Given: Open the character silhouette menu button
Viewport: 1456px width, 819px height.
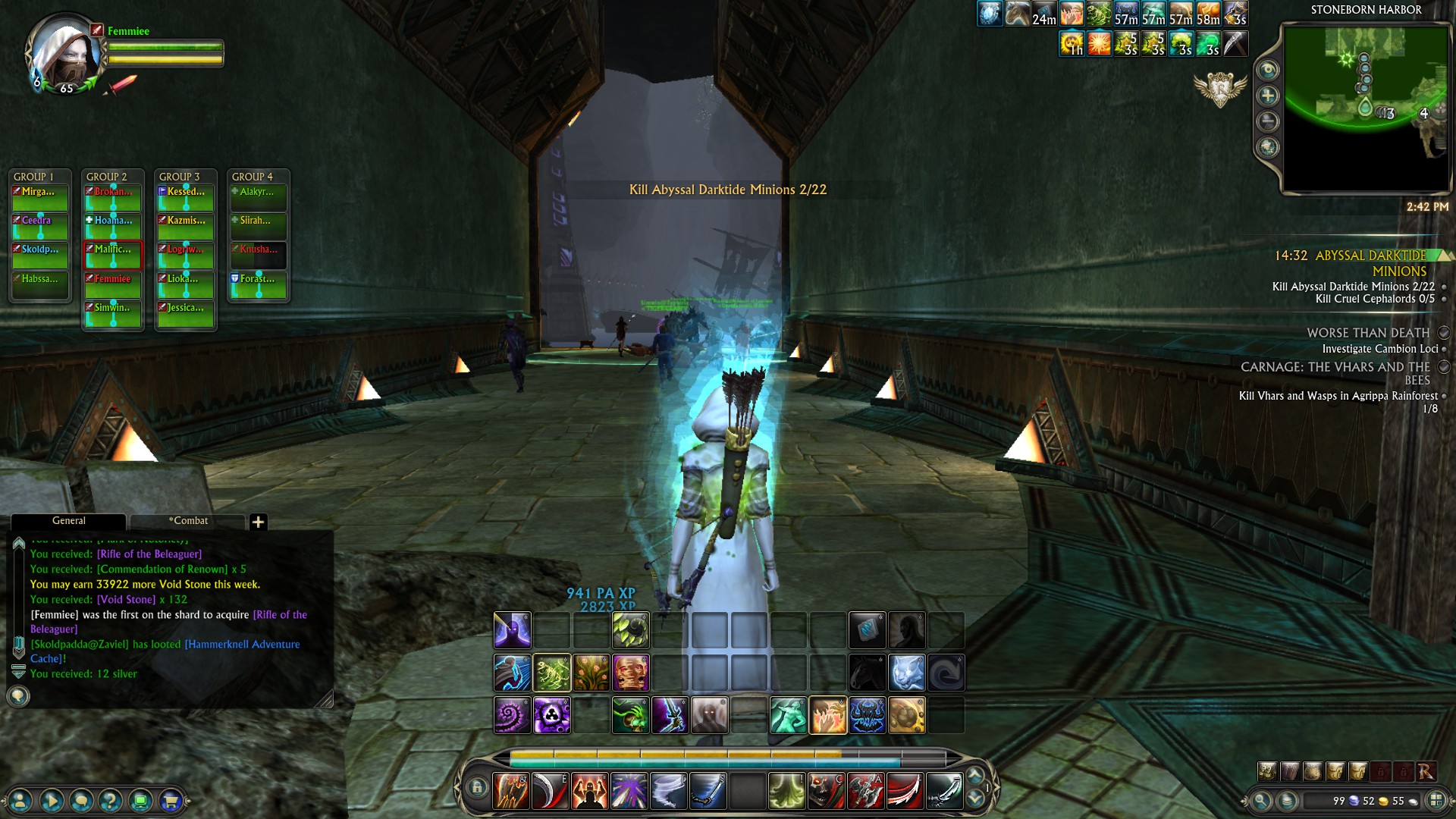Looking at the screenshot, I should coord(21,800).
